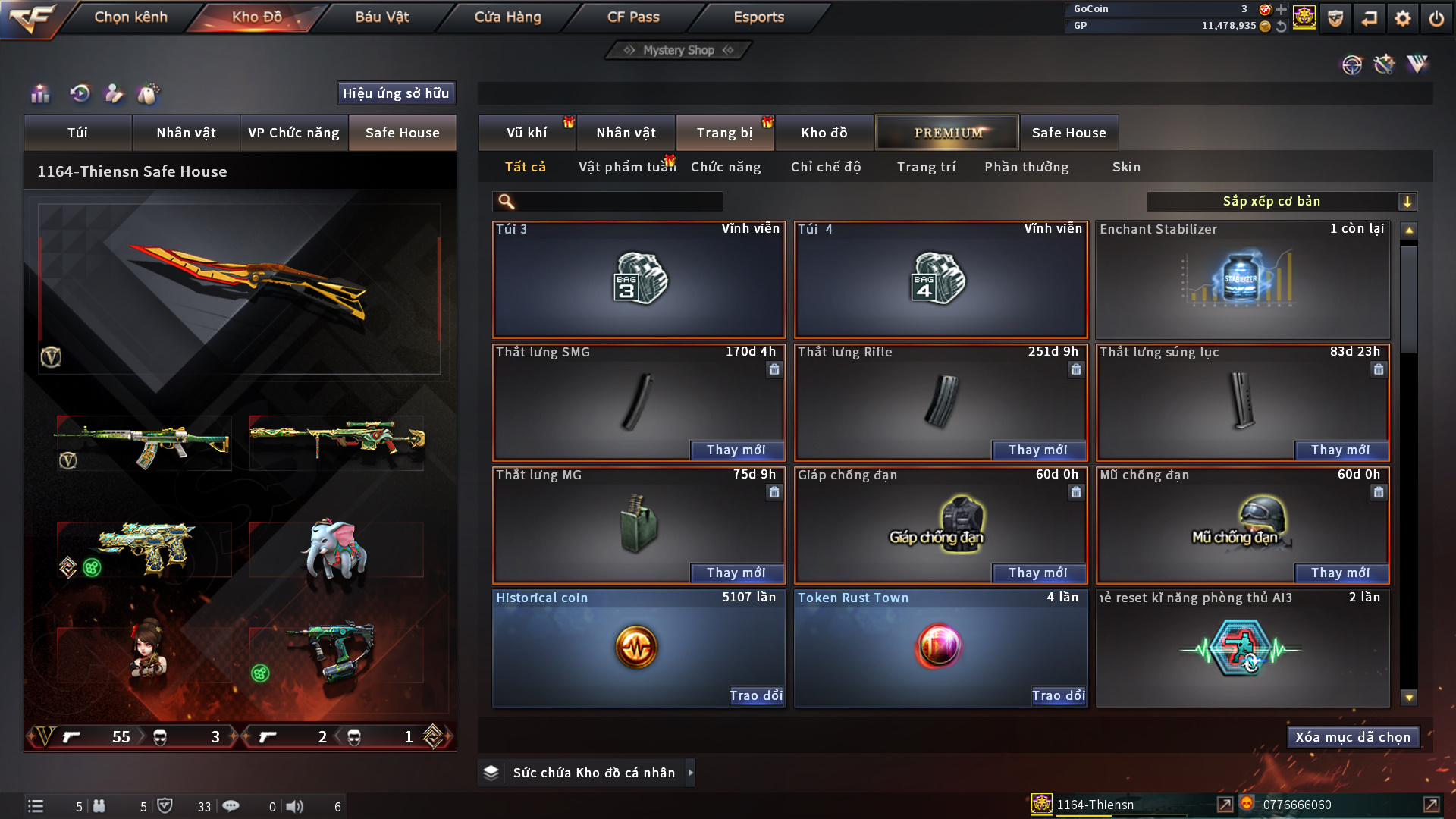
Task: Open the CF Pass menu
Action: point(633,17)
